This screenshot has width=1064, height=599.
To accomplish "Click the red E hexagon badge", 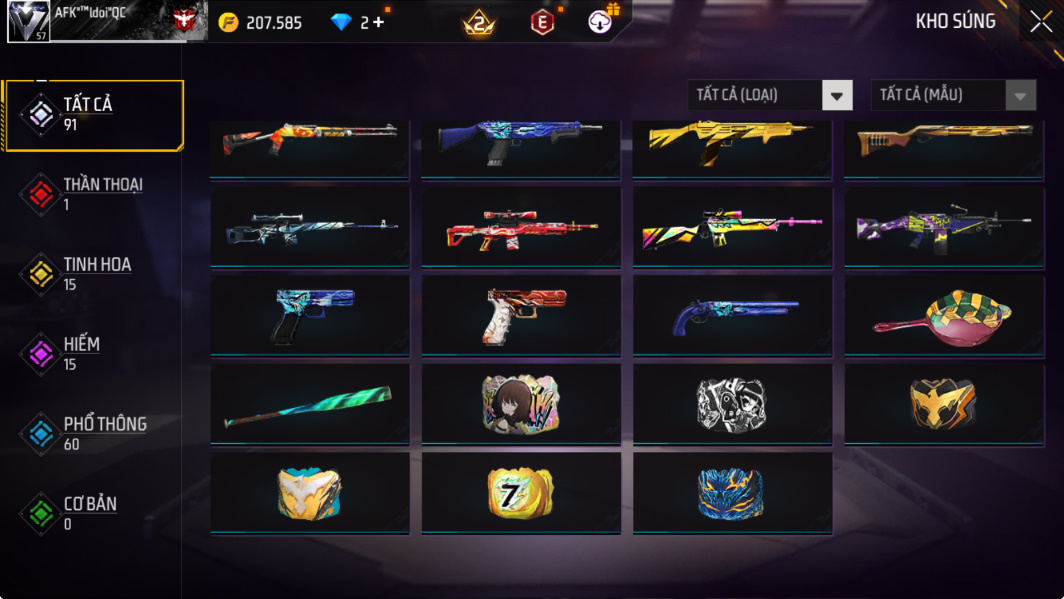I will coord(542,21).
